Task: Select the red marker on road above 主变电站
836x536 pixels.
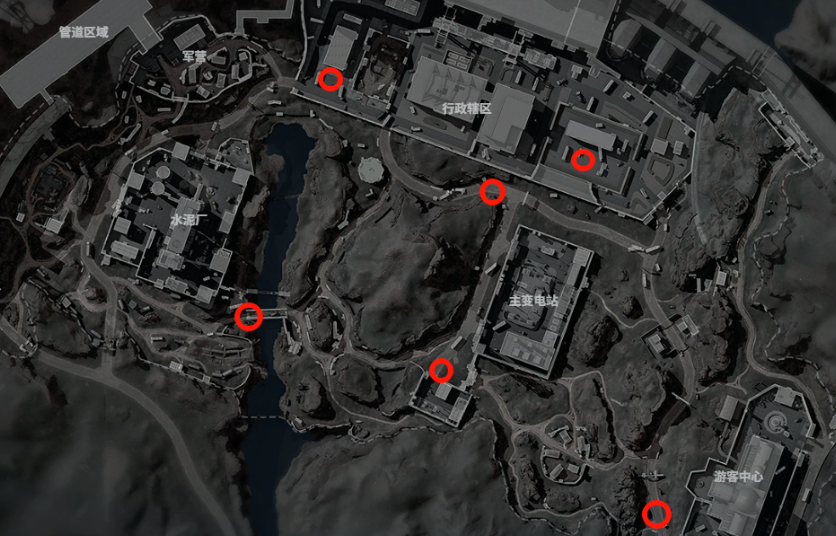Action: pos(491,191)
